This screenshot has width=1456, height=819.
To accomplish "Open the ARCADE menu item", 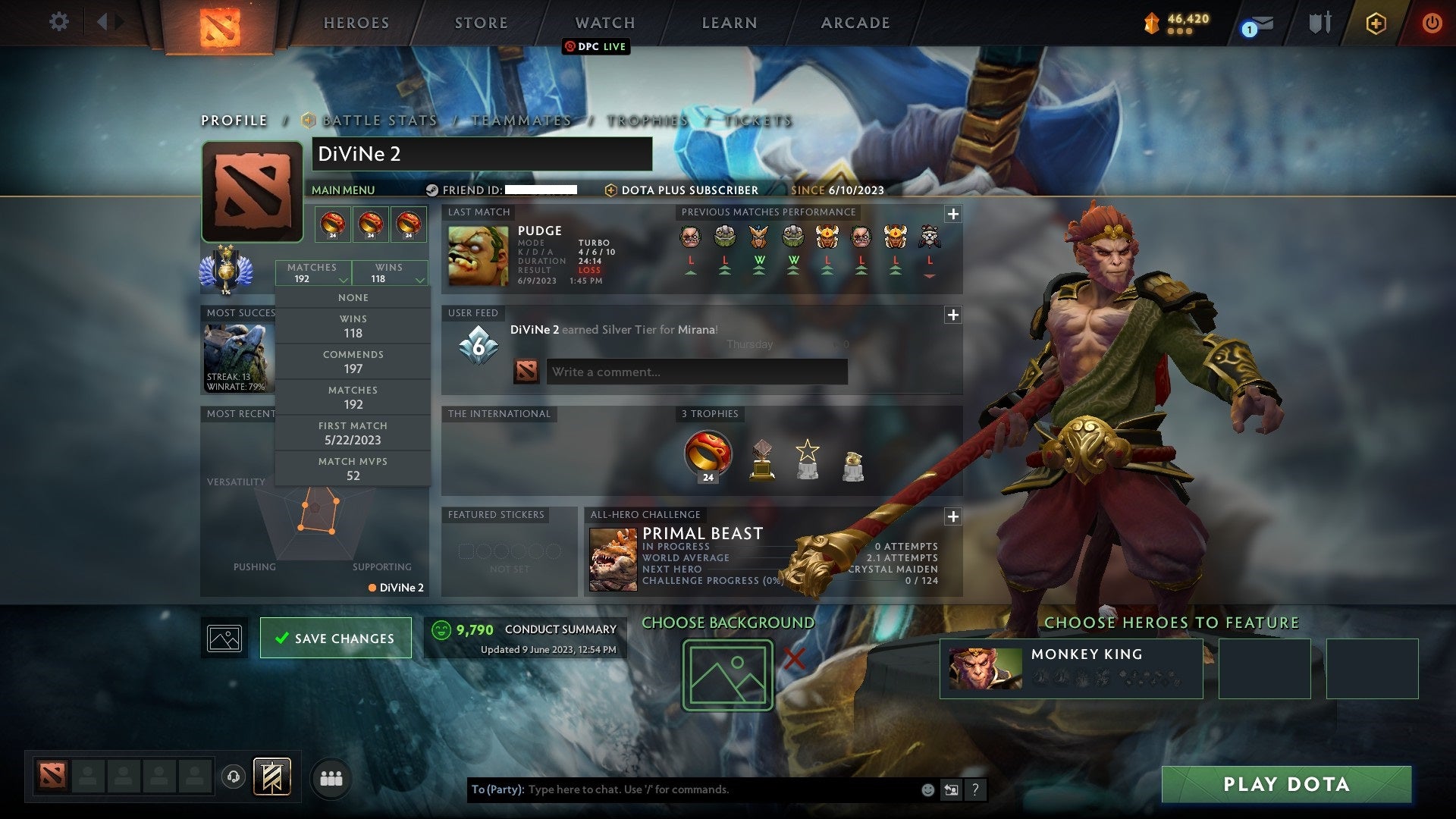I will (854, 23).
